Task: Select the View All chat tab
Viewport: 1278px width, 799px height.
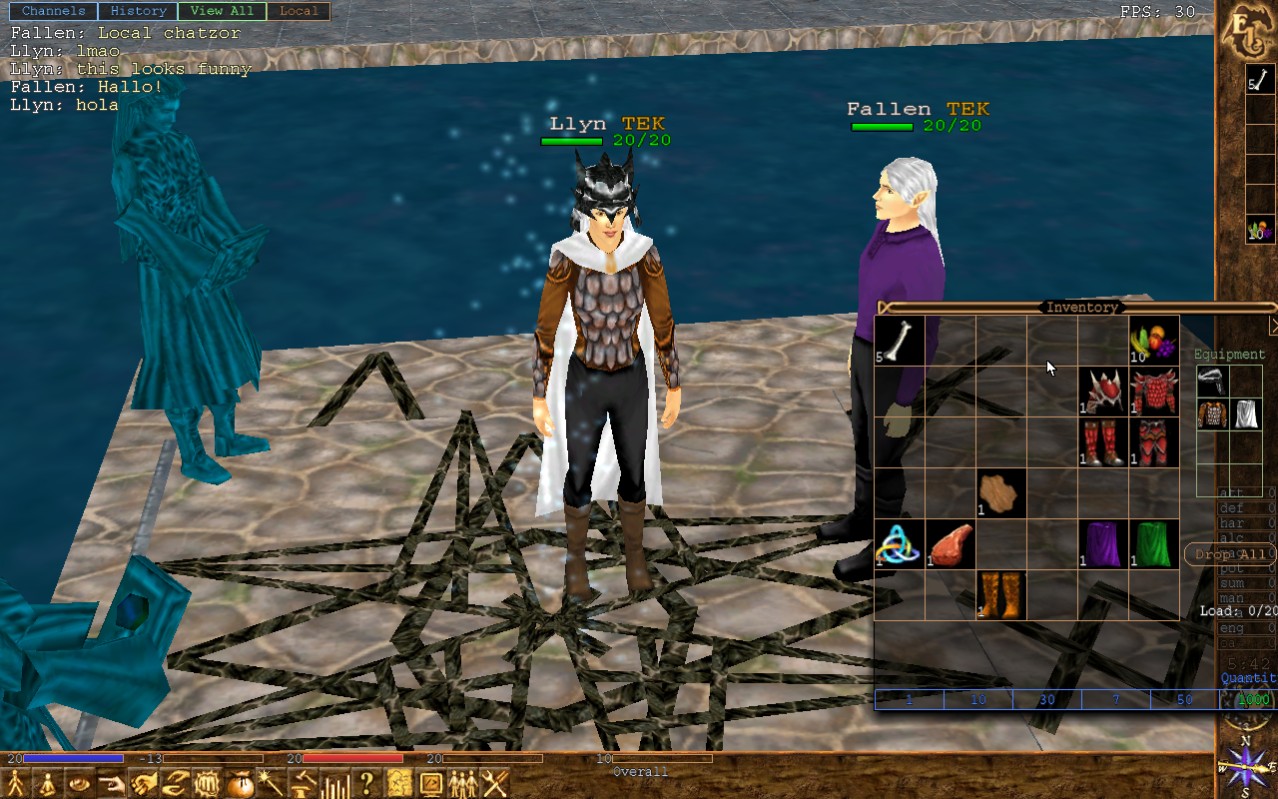Action: (x=222, y=11)
